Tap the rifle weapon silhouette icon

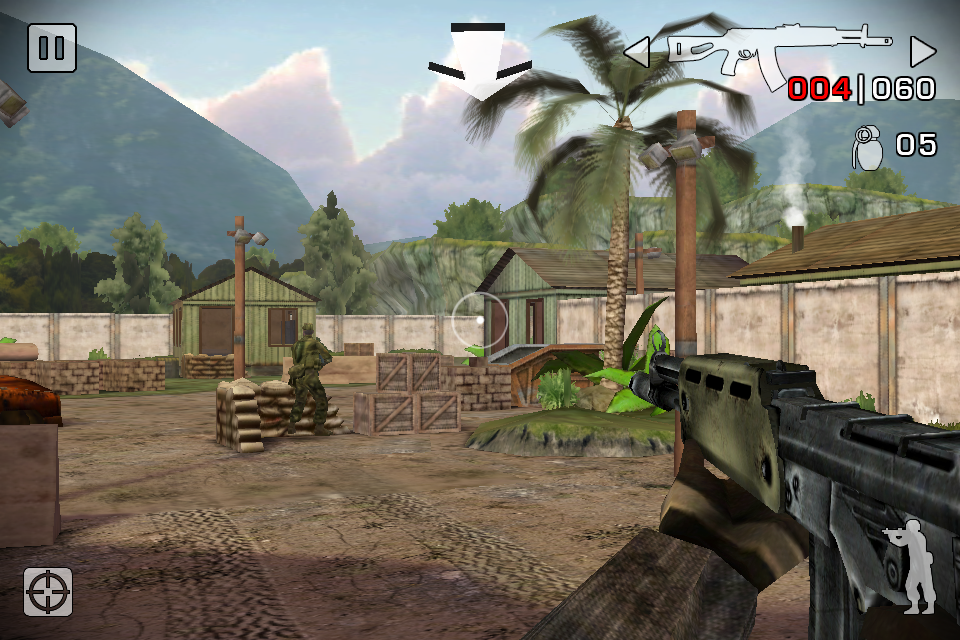776,49
